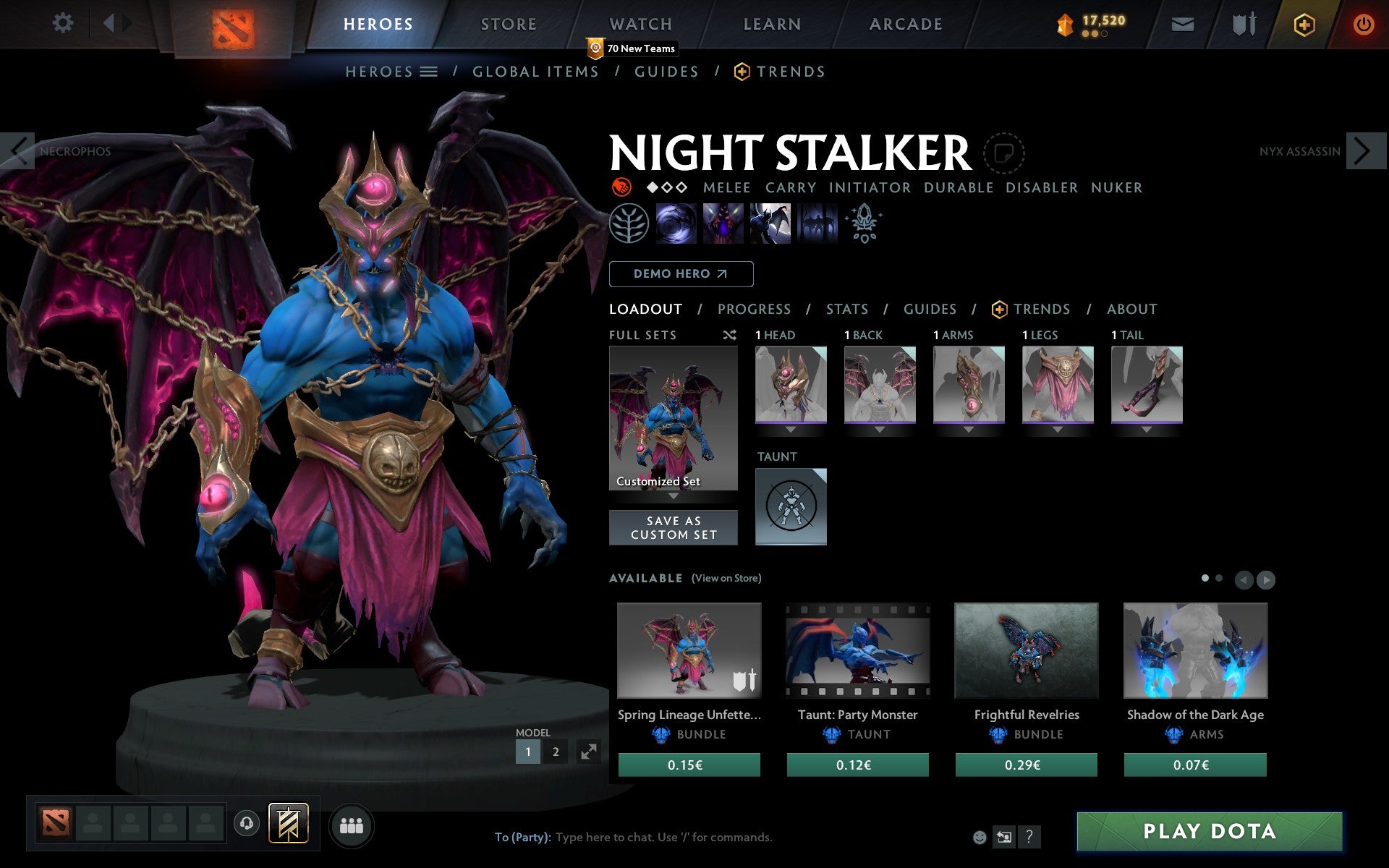Screen dimensions: 1389x868
Task: Open the mail/notifications inbox icon
Action: tap(1182, 24)
